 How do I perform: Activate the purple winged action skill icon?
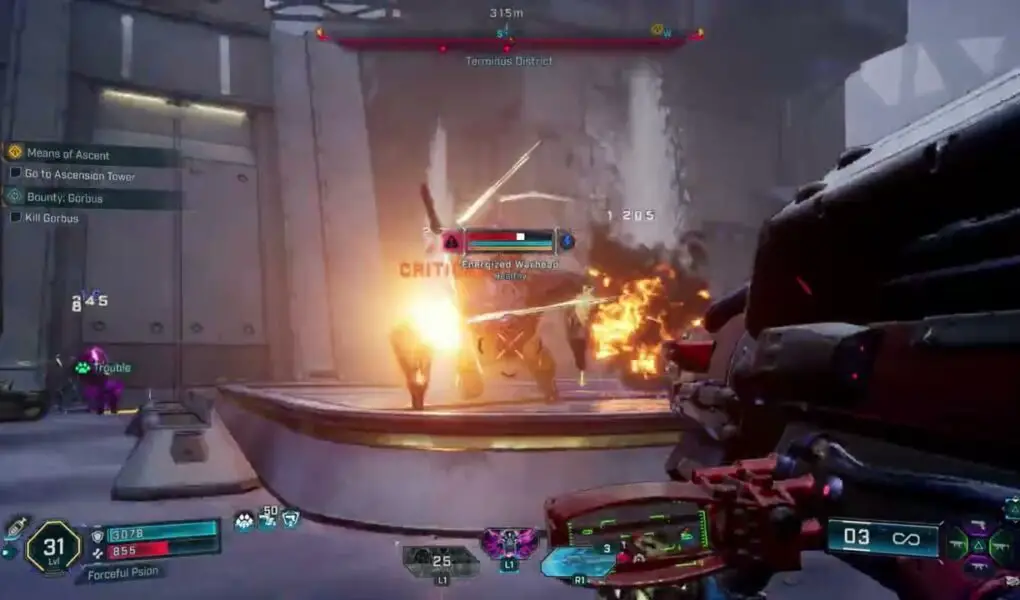tap(508, 544)
